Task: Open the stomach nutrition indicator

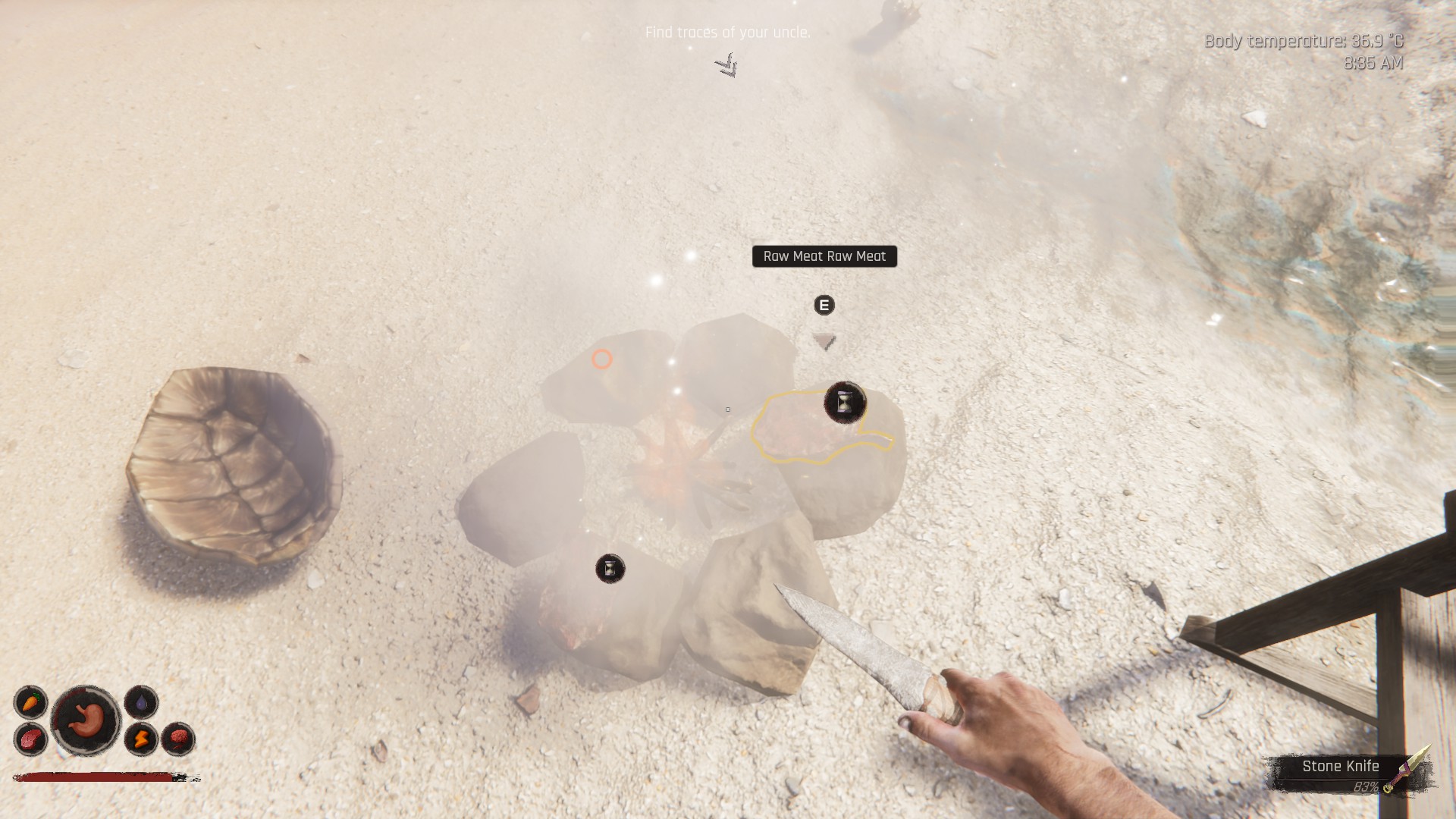Action: click(86, 720)
